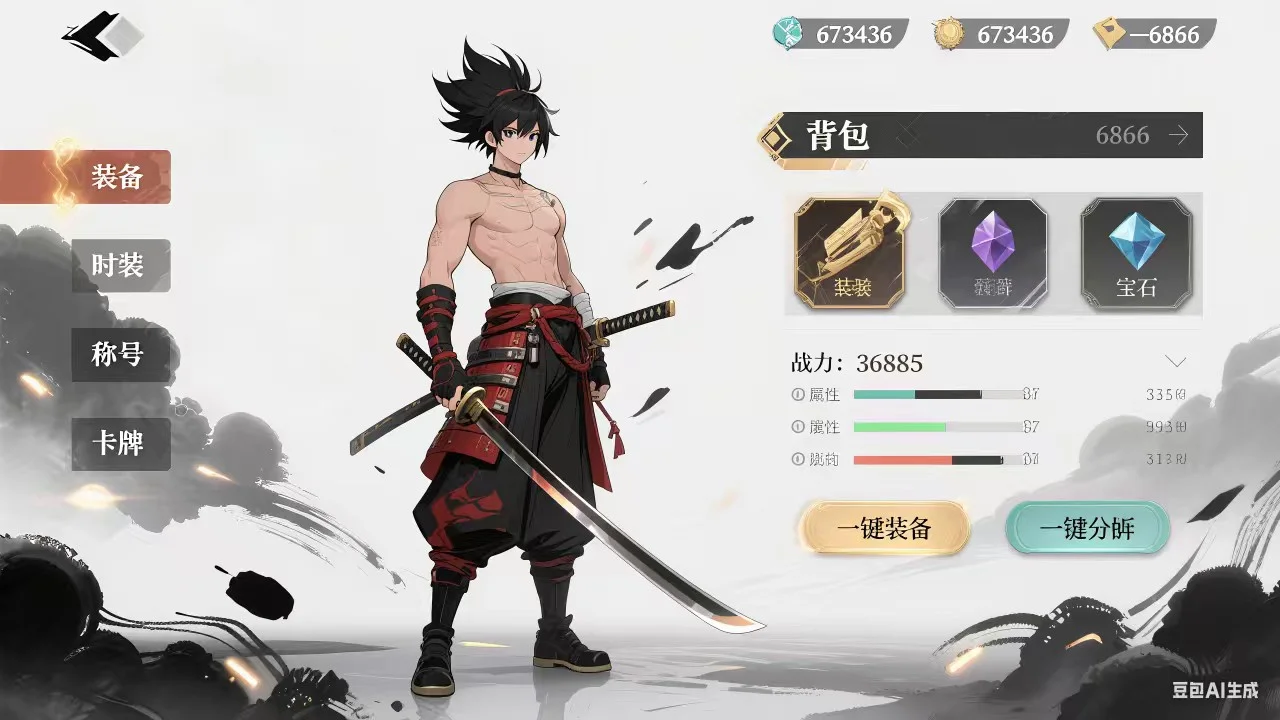Image resolution: width=1280 pixels, height=720 pixels.
Task: Show info for the first attribute row
Action: click(x=798, y=395)
